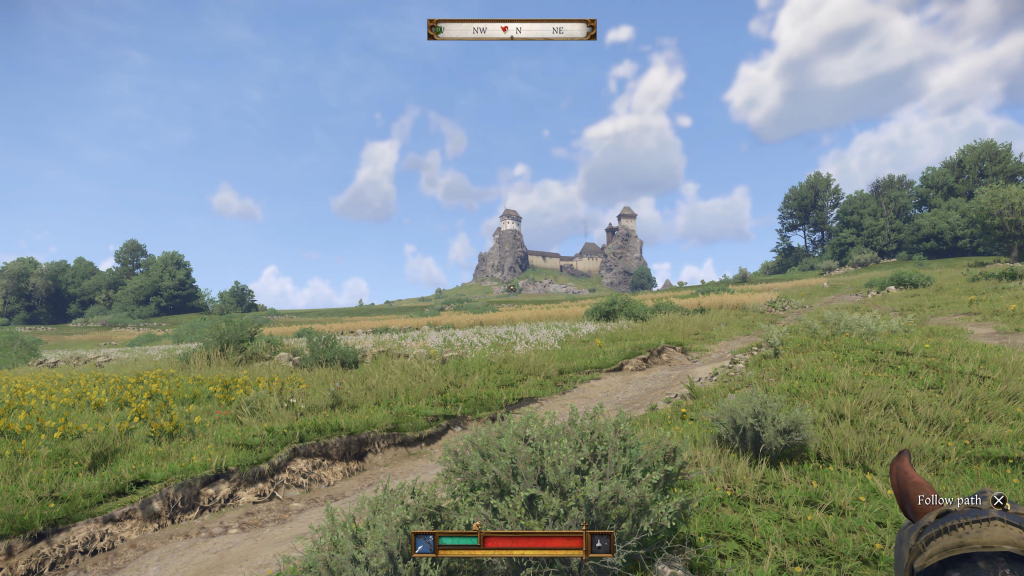Click the bow and arrow weapon icon
This screenshot has height=576, width=1024.
(424, 543)
